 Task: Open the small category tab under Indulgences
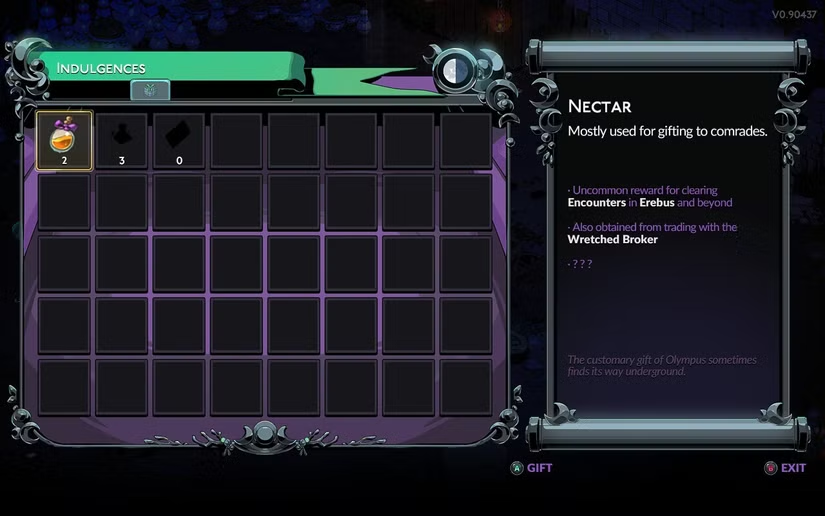click(x=150, y=90)
